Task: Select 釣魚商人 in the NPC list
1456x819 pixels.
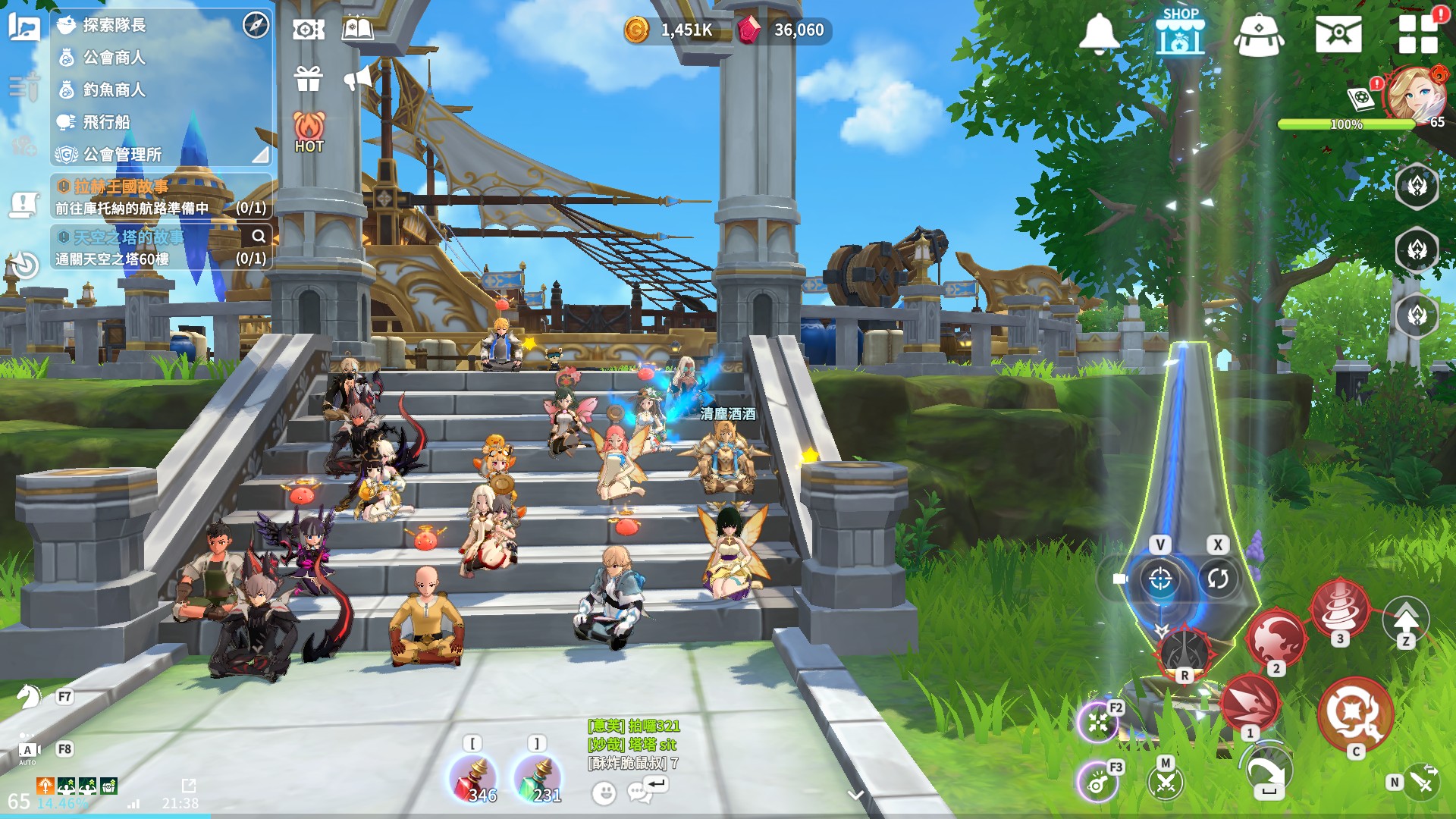Action: (114, 89)
